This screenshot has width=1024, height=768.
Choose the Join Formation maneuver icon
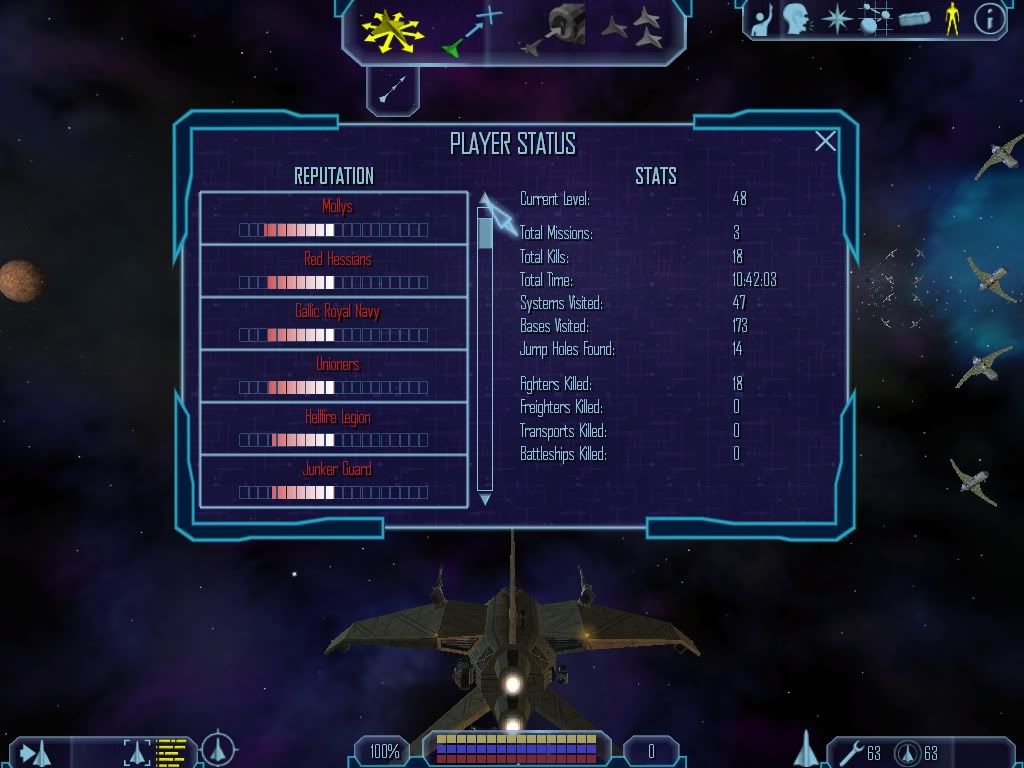632,30
